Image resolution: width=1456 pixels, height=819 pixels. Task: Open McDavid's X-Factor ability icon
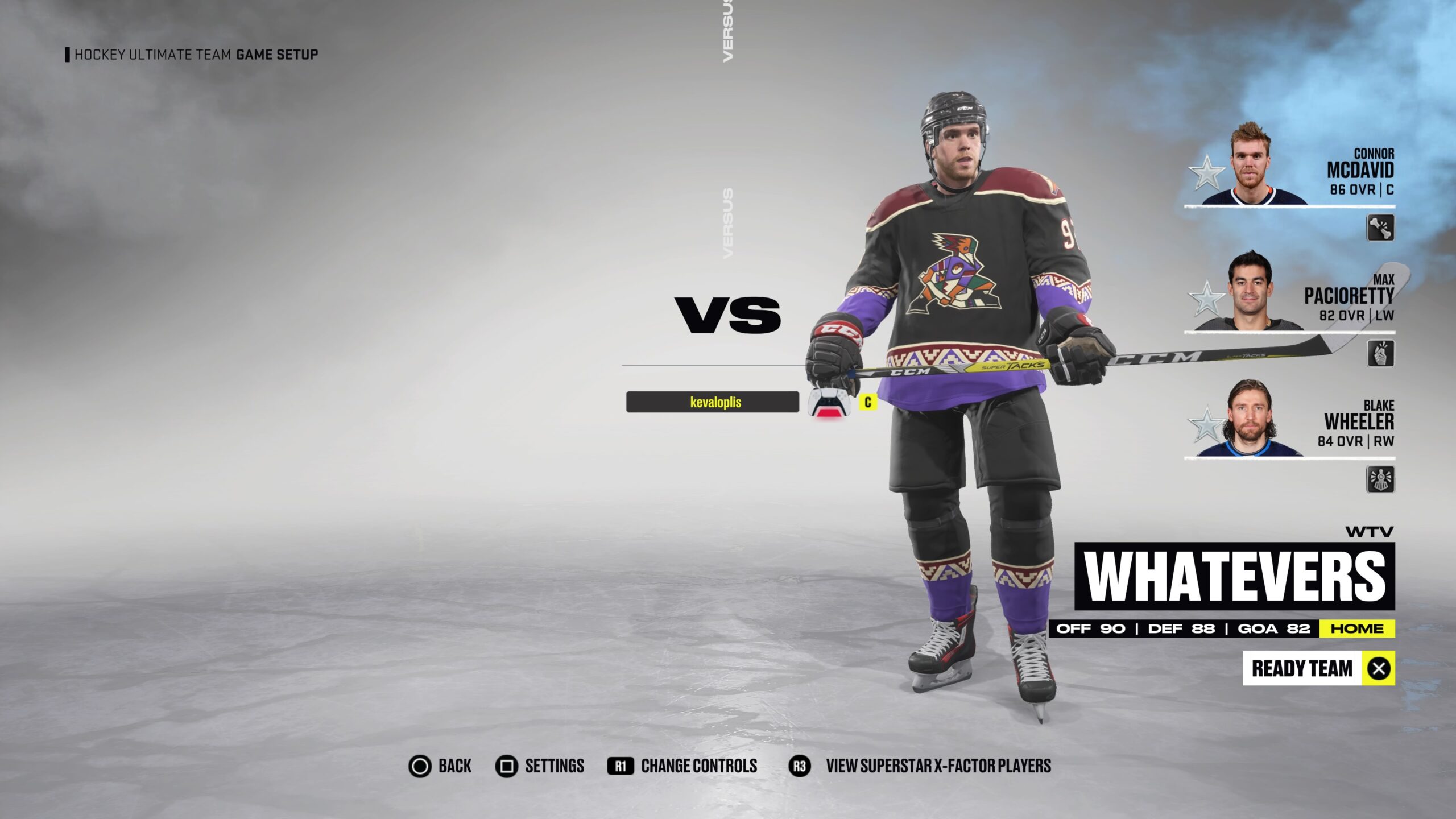(x=1380, y=227)
